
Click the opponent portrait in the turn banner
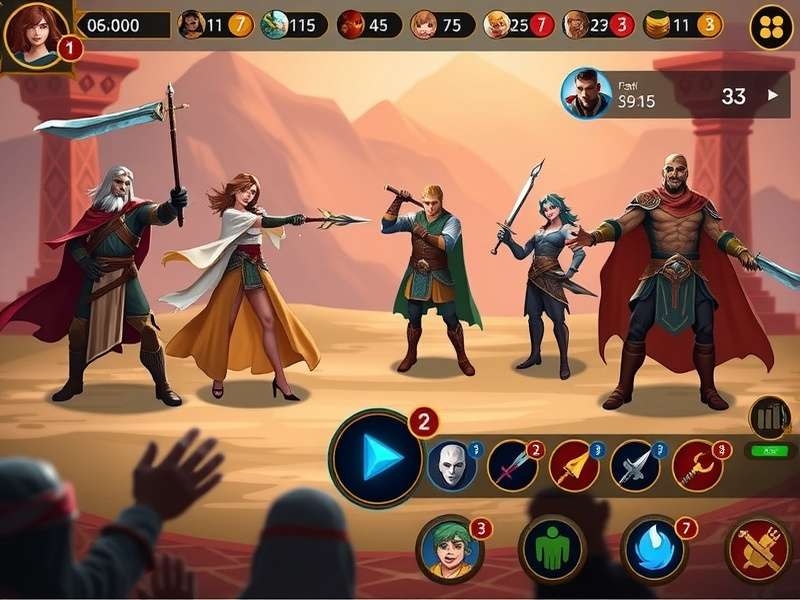[x=586, y=93]
